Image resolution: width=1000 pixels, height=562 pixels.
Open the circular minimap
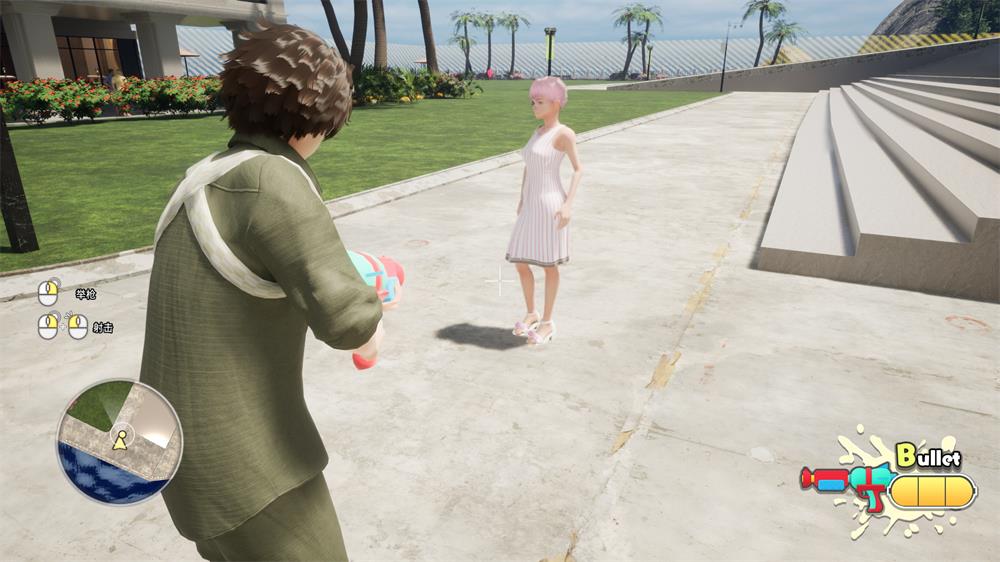pos(119,441)
